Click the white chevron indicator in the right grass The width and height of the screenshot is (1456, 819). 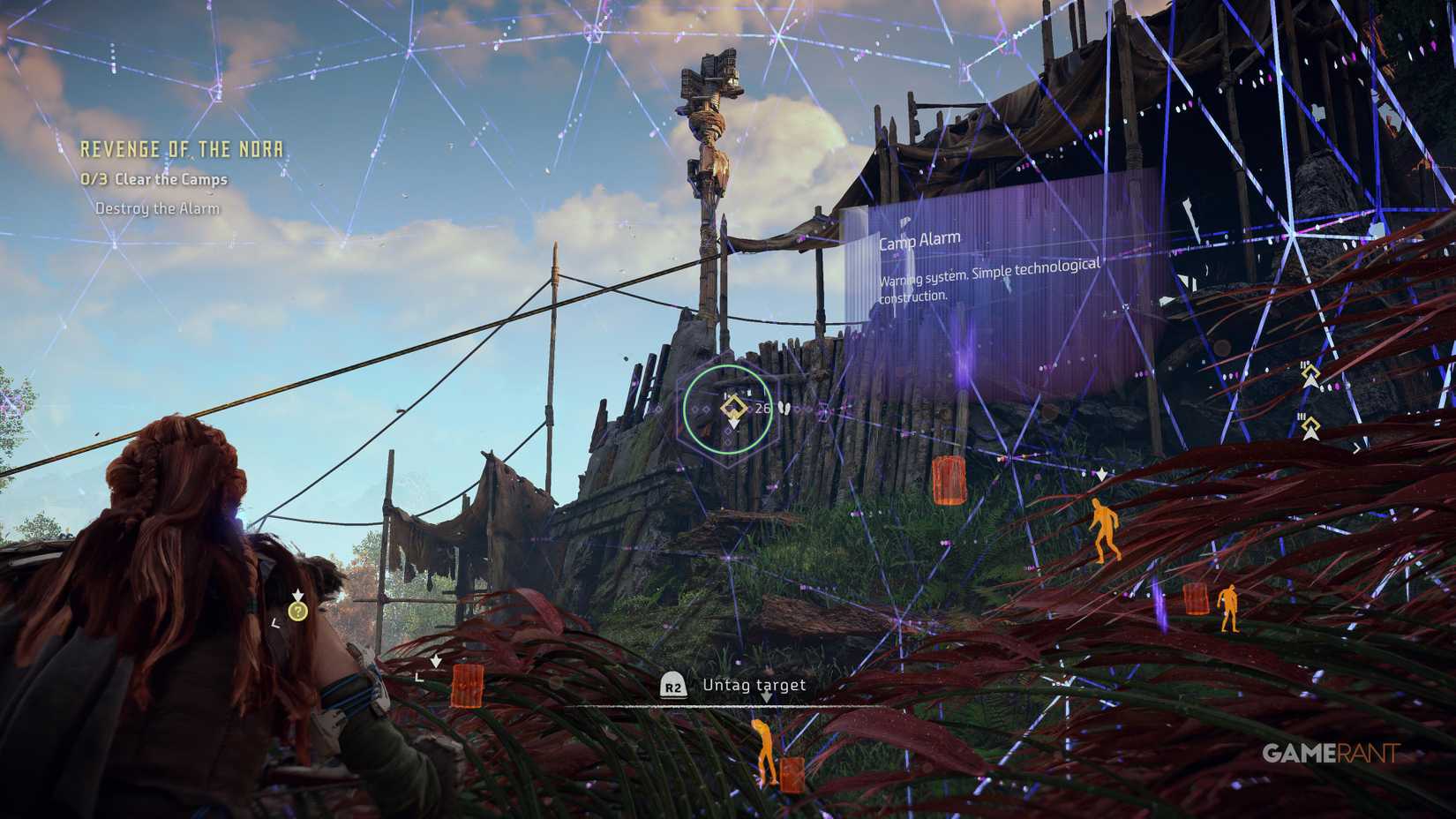click(x=1100, y=474)
